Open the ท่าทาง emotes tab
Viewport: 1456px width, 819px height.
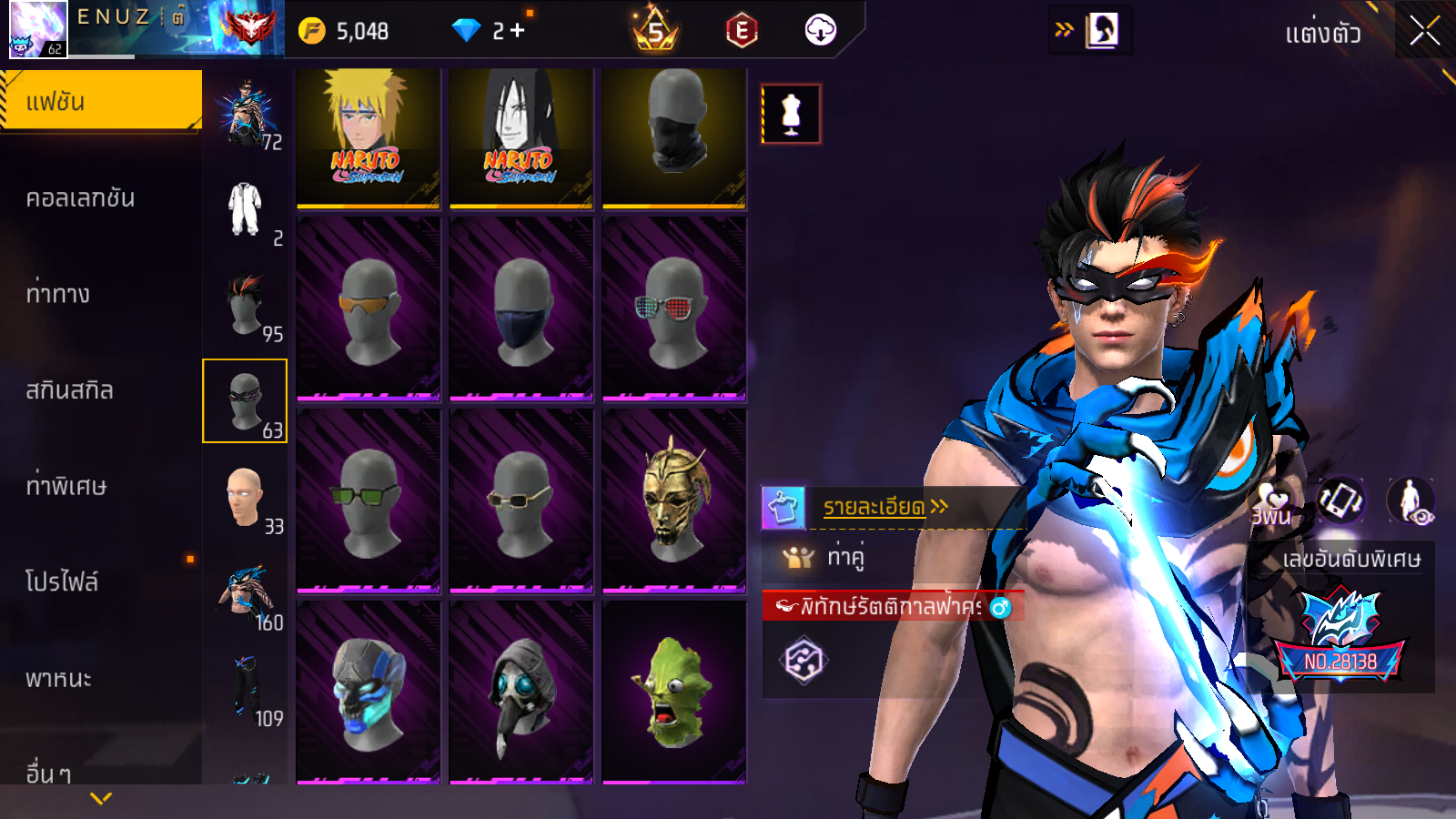[x=58, y=294]
